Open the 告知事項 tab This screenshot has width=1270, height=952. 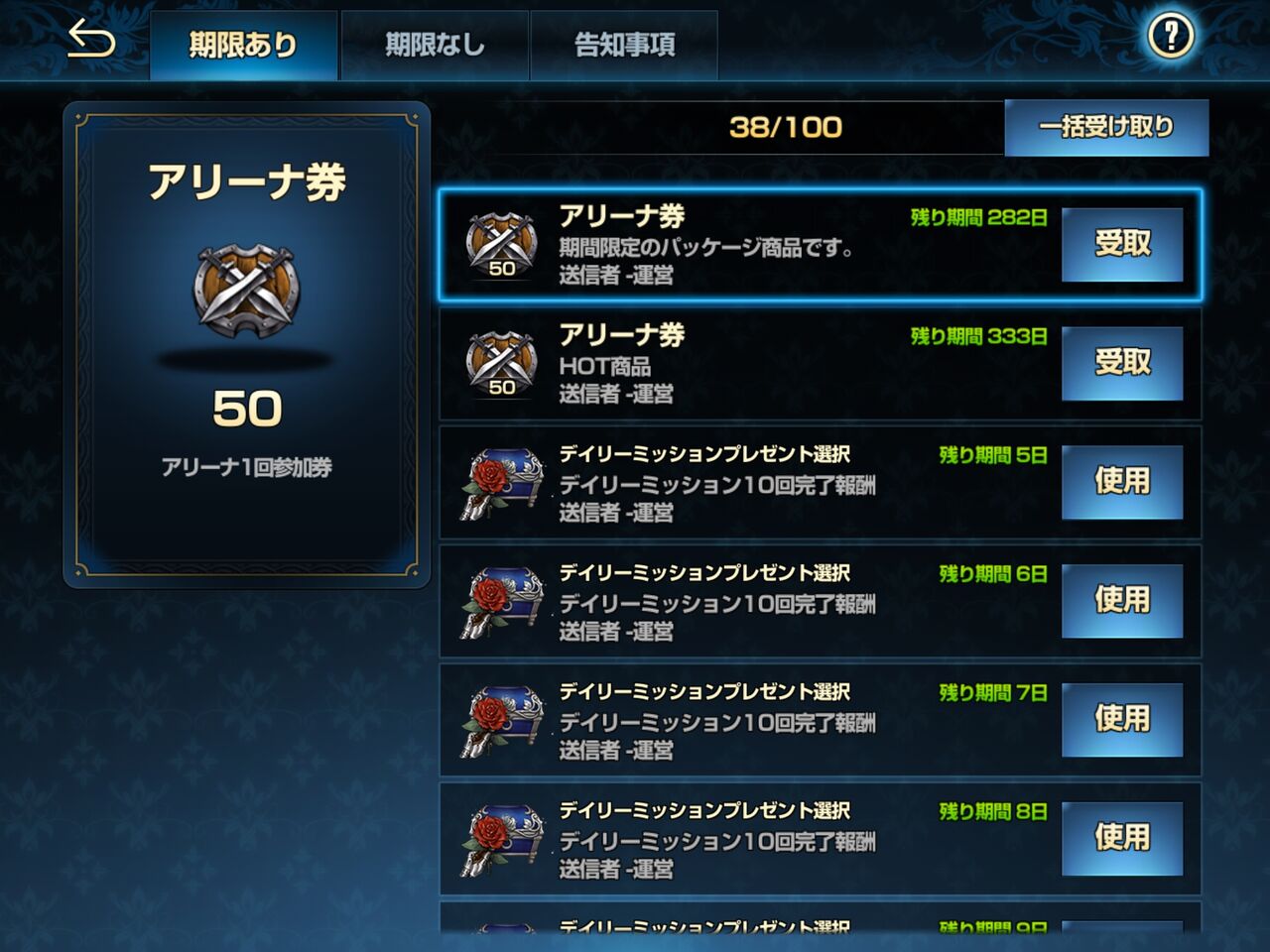[624, 44]
